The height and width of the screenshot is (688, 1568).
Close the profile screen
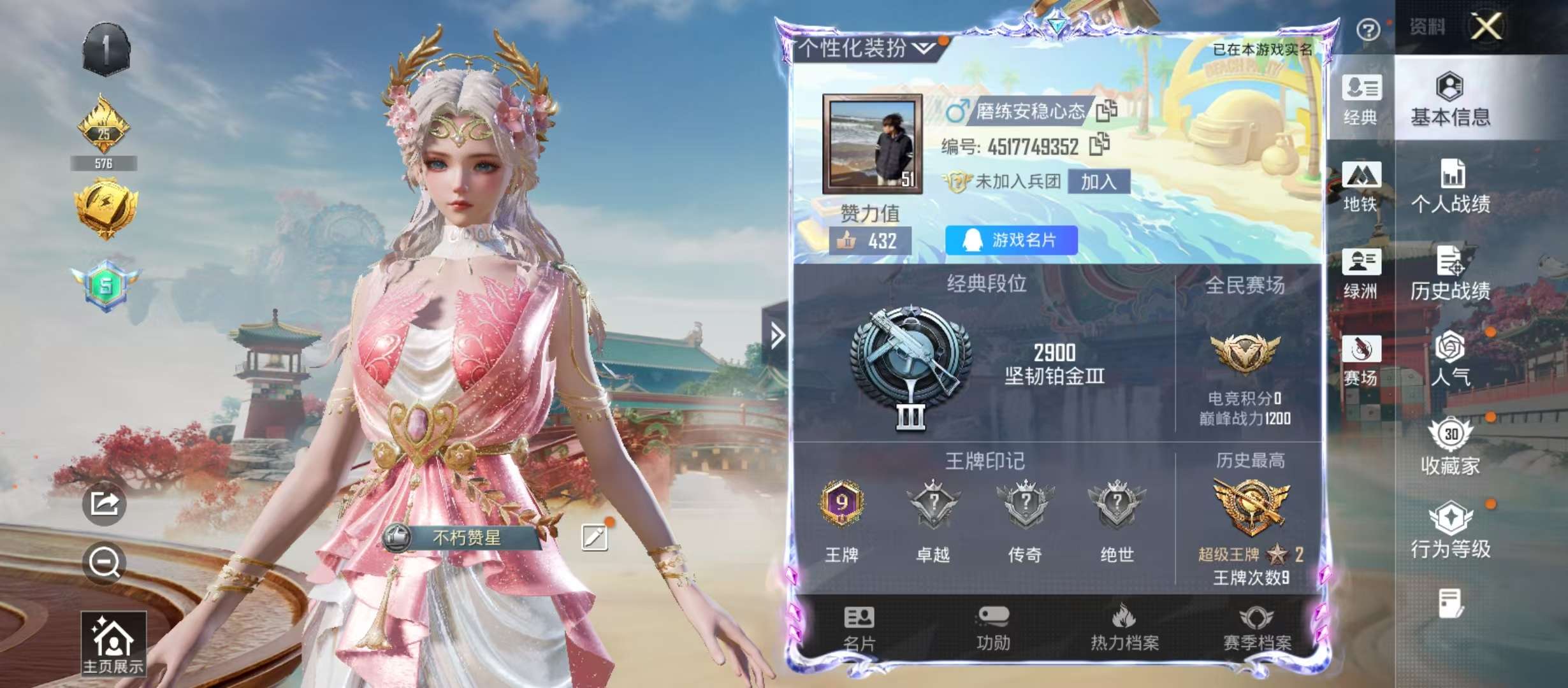[x=1486, y=27]
